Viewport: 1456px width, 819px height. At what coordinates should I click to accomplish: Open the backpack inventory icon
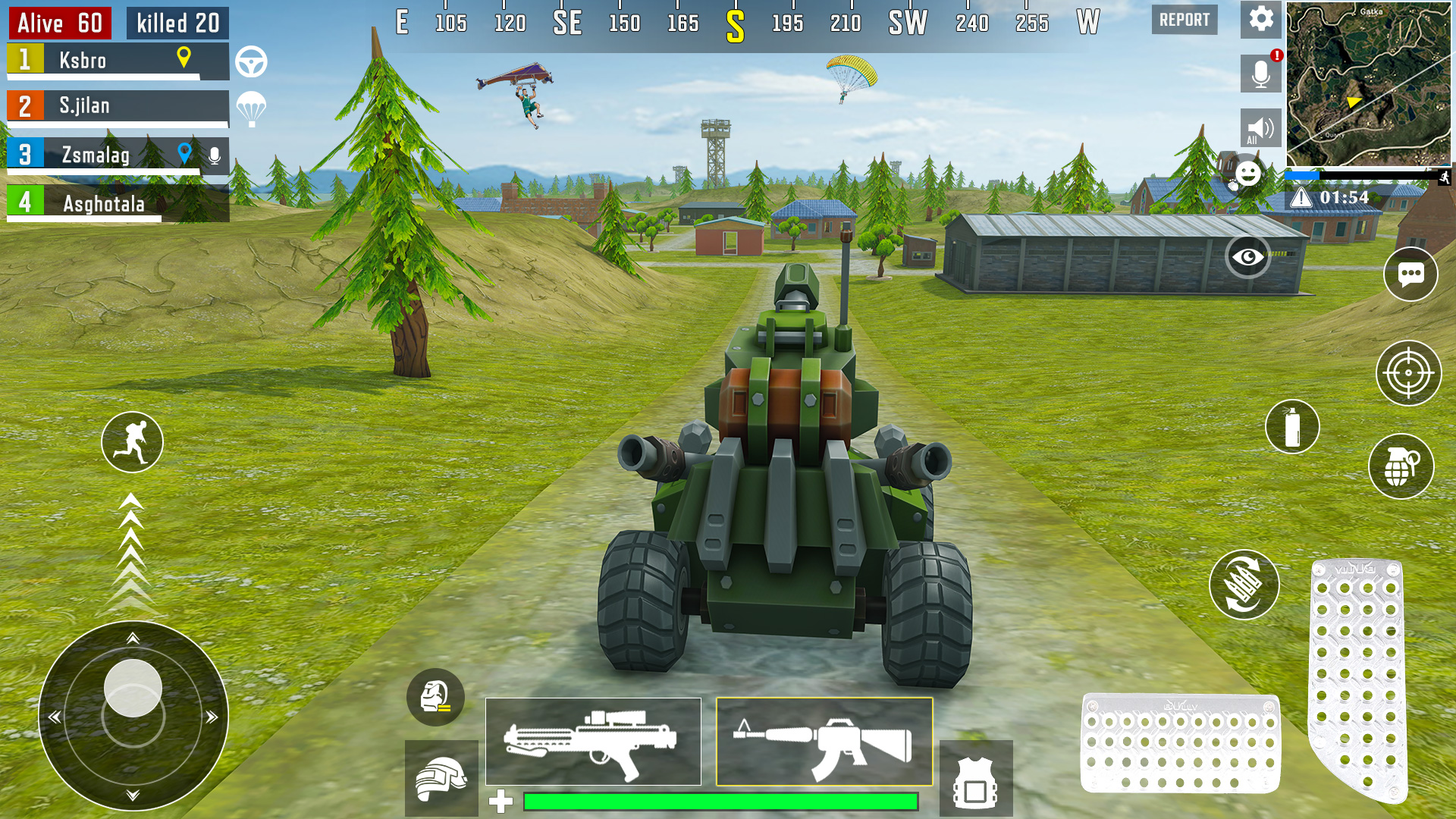click(x=436, y=698)
